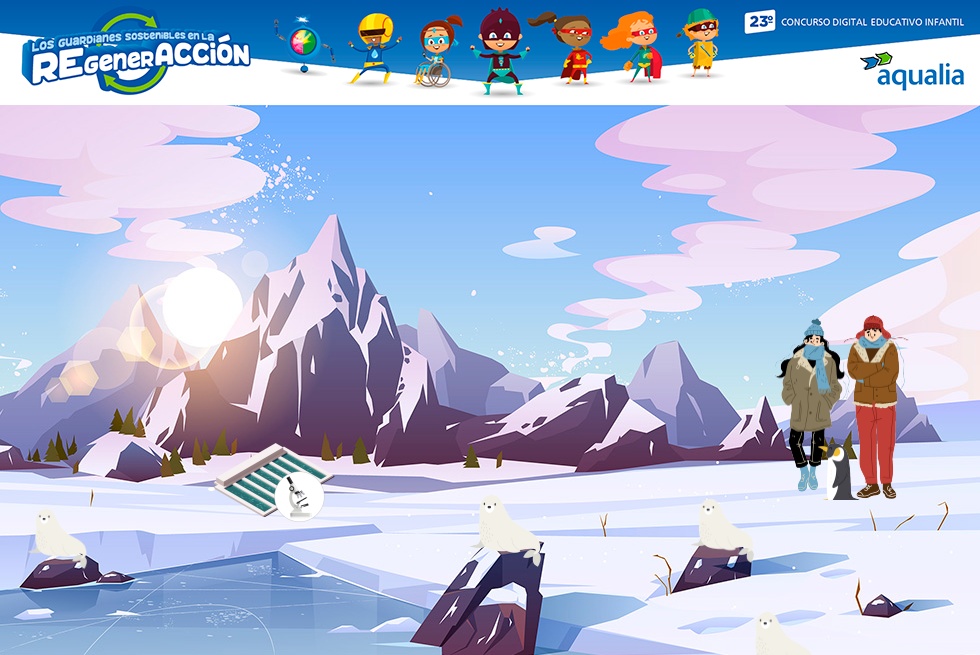Visit the aqualia logo link
Image resolution: width=980 pixels, height=655 pixels.
[x=912, y=70]
